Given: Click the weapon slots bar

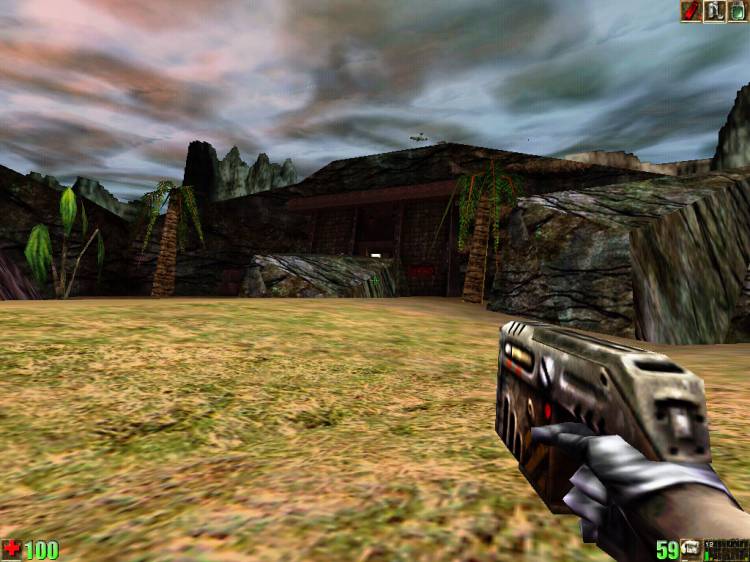Looking at the screenshot, I should 727,550.
